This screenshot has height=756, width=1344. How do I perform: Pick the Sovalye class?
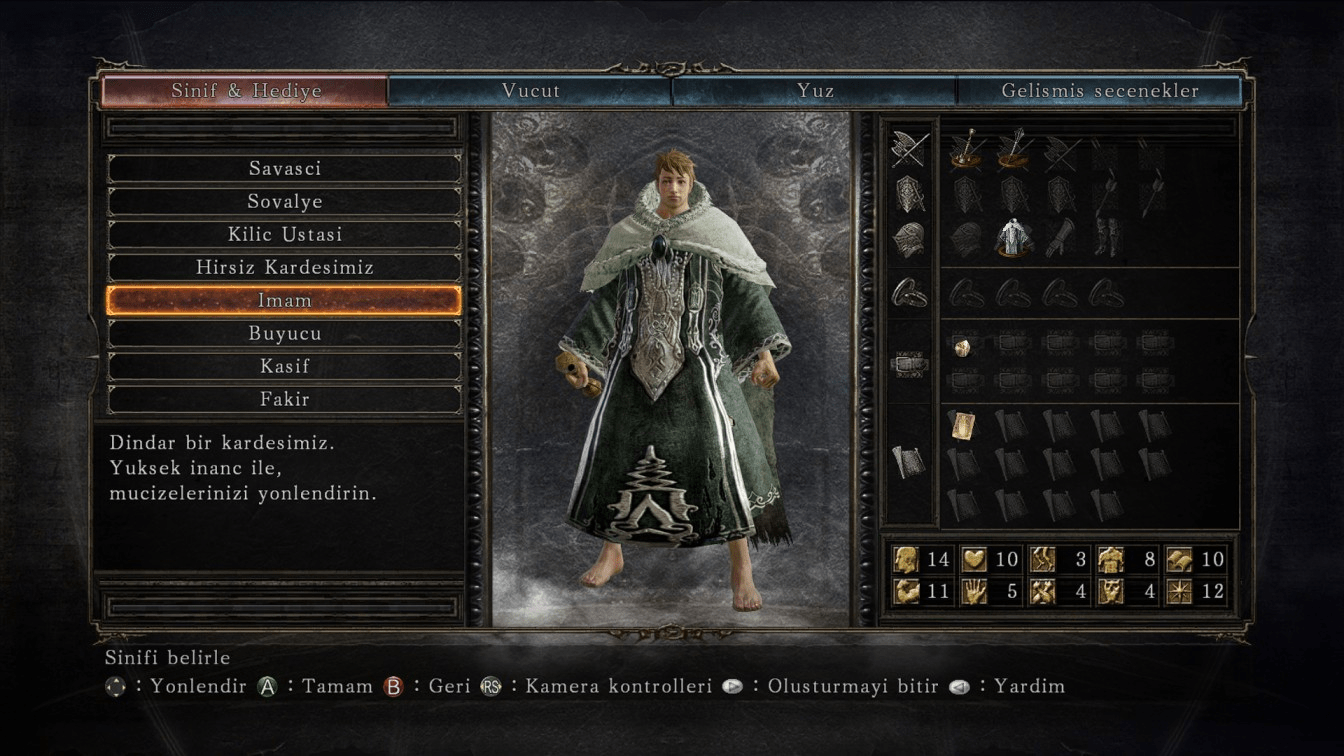tap(284, 202)
